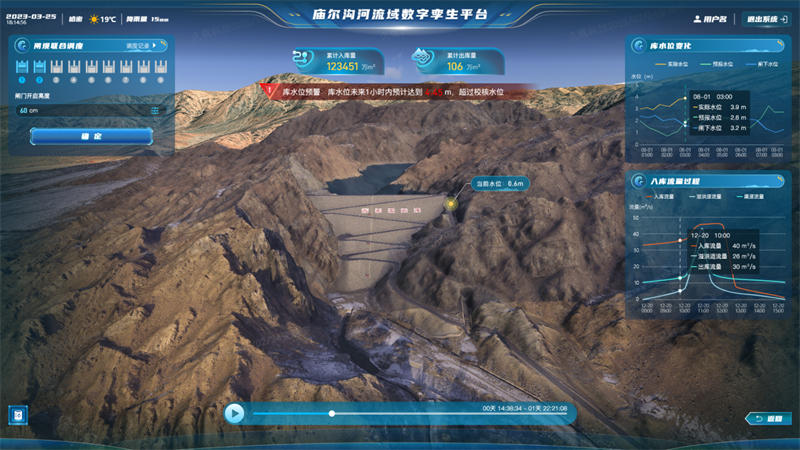
Task: Click the 累计出库量 cumulative outflow card
Action: (448, 63)
